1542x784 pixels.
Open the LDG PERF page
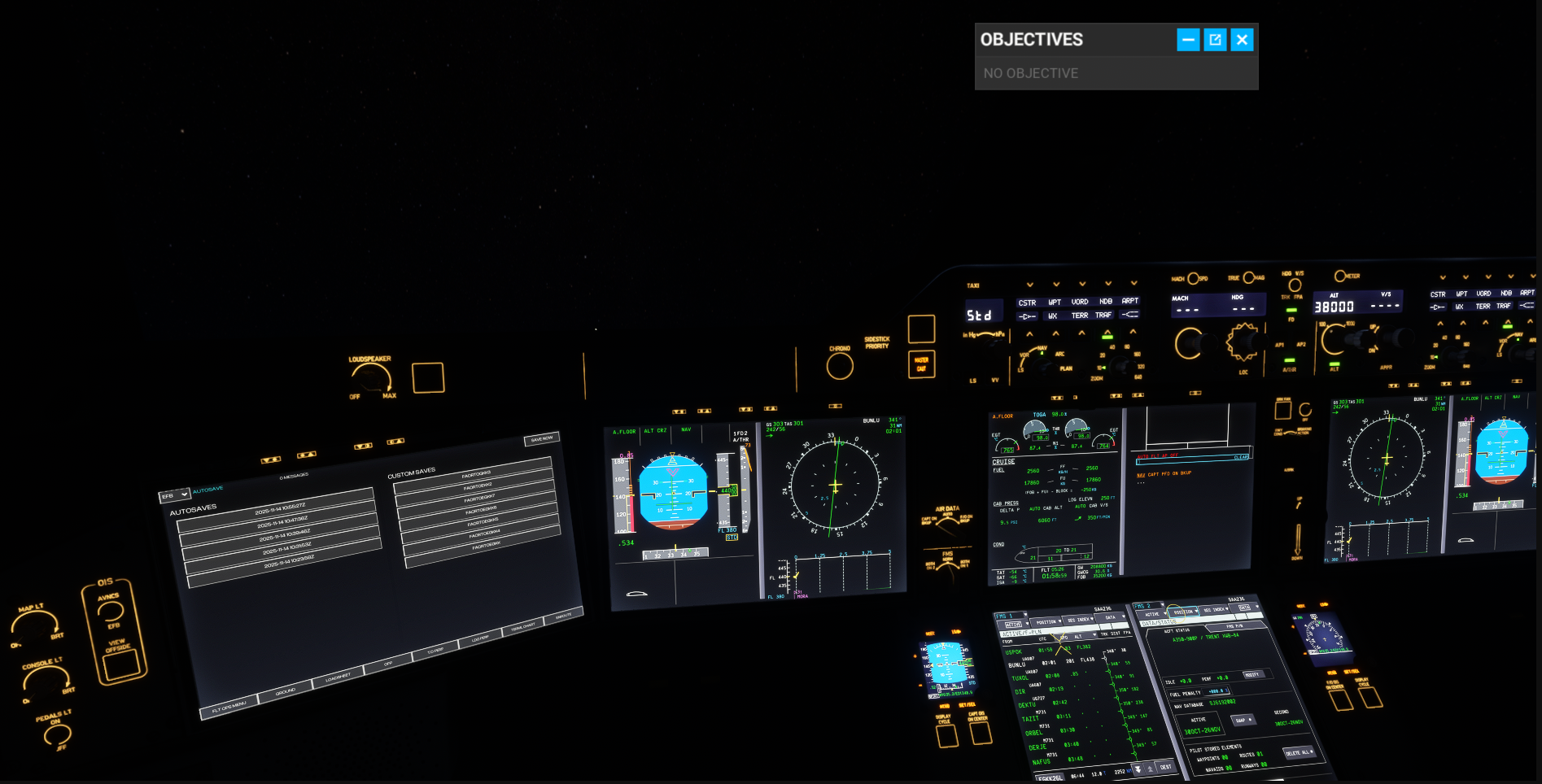pyautogui.click(x=480, y=638)
